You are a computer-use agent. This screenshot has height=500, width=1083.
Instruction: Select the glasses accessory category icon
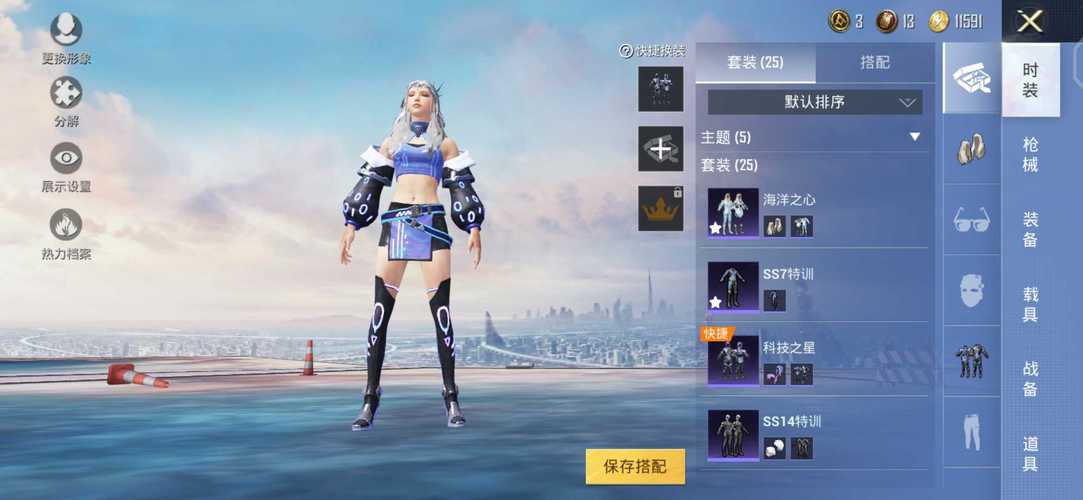pyautogui.click(x=971, y=220)
